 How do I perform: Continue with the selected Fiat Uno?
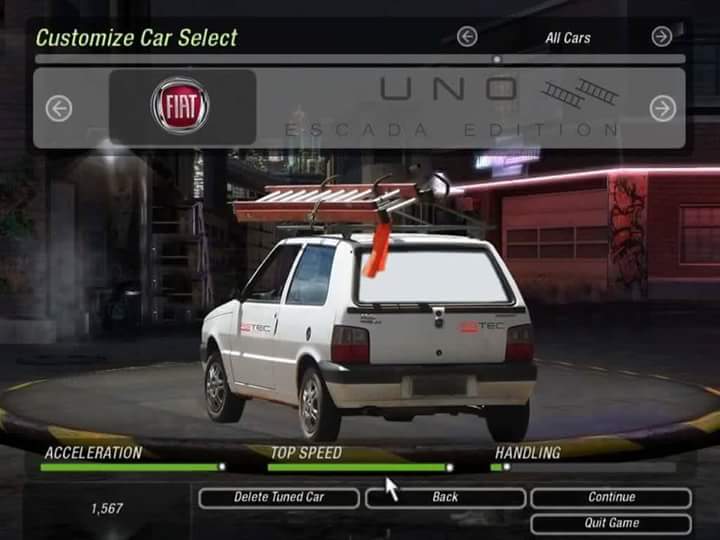click(x=611, y=497)
